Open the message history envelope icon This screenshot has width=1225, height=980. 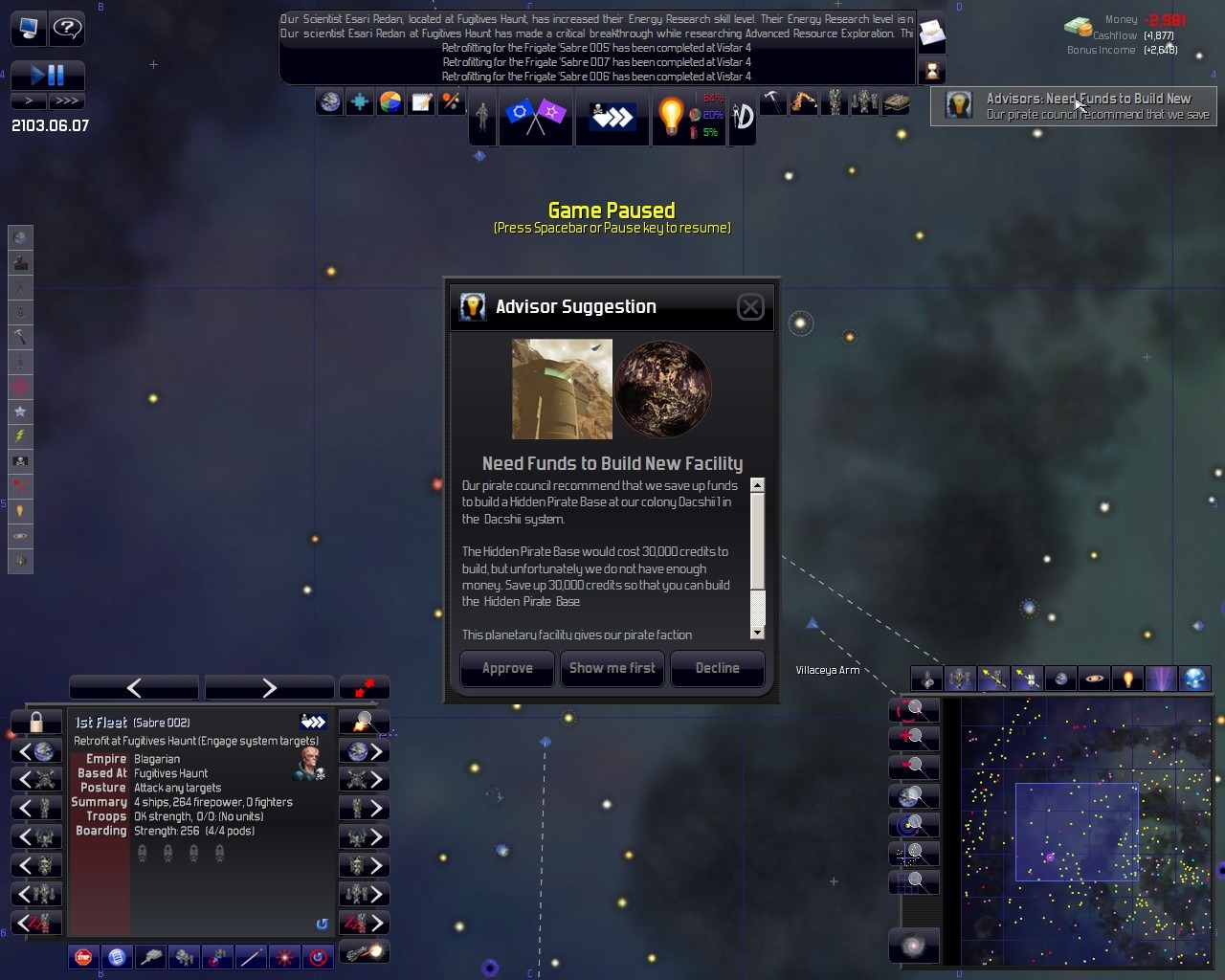[931, 35]
